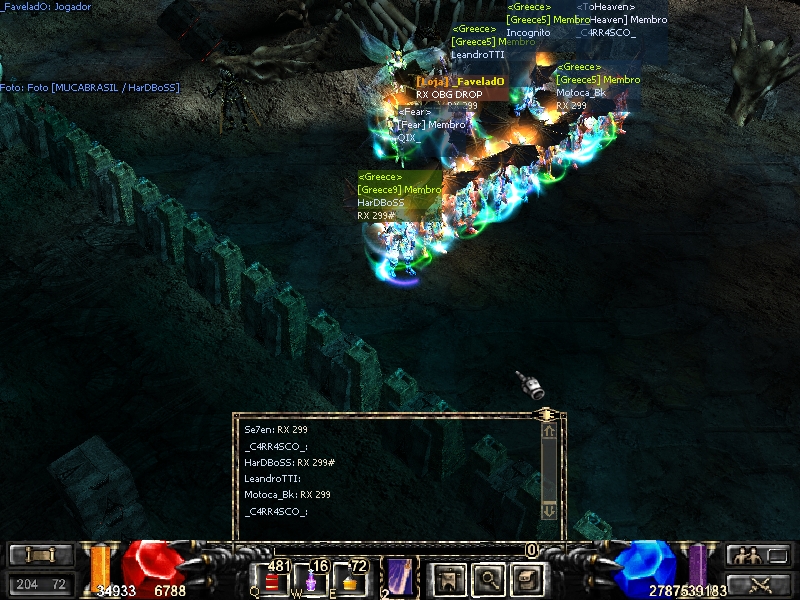Screen dimensions: 800x600
Task: Use the orange potion in slot E
Action: pyautogui.click(x=350, y=582)
